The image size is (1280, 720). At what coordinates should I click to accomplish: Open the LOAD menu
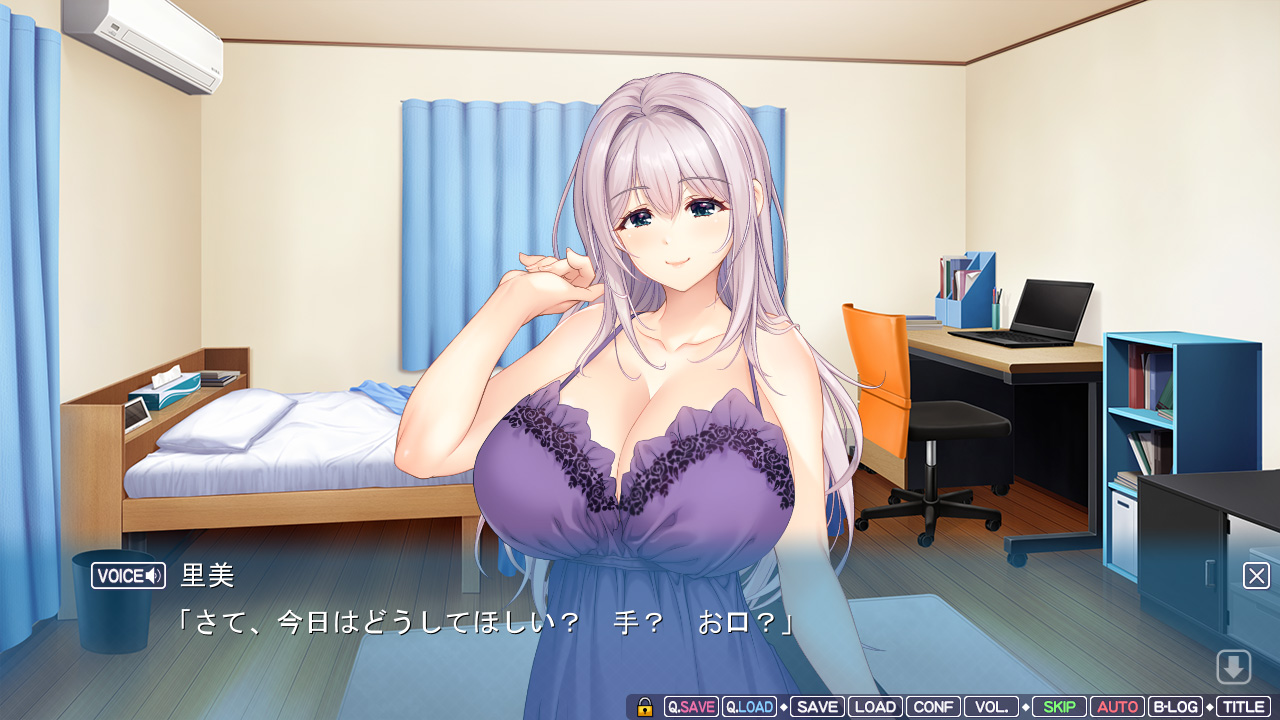tap(875, 707)
